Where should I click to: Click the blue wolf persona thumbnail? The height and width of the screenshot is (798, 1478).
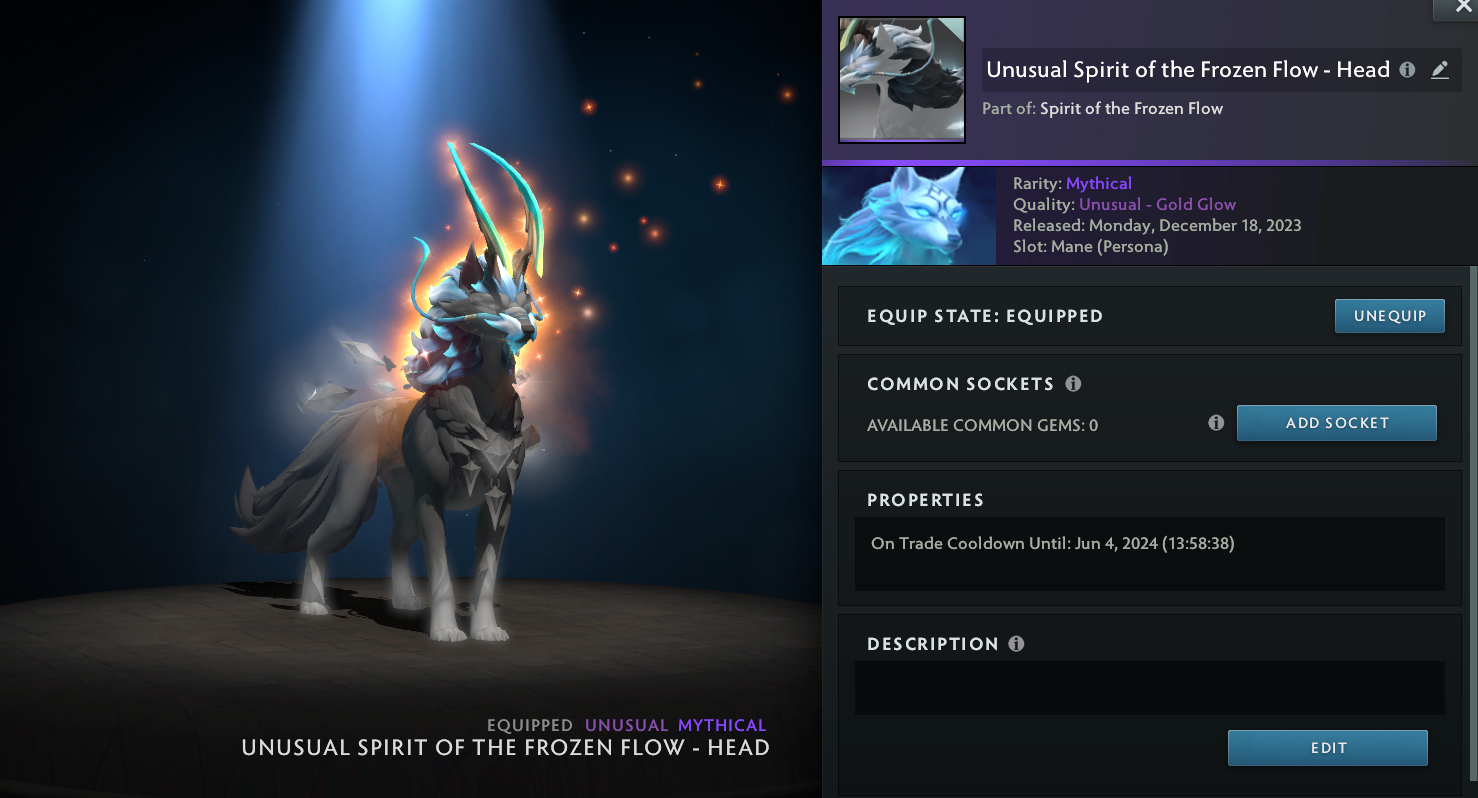tap(908, 216)
